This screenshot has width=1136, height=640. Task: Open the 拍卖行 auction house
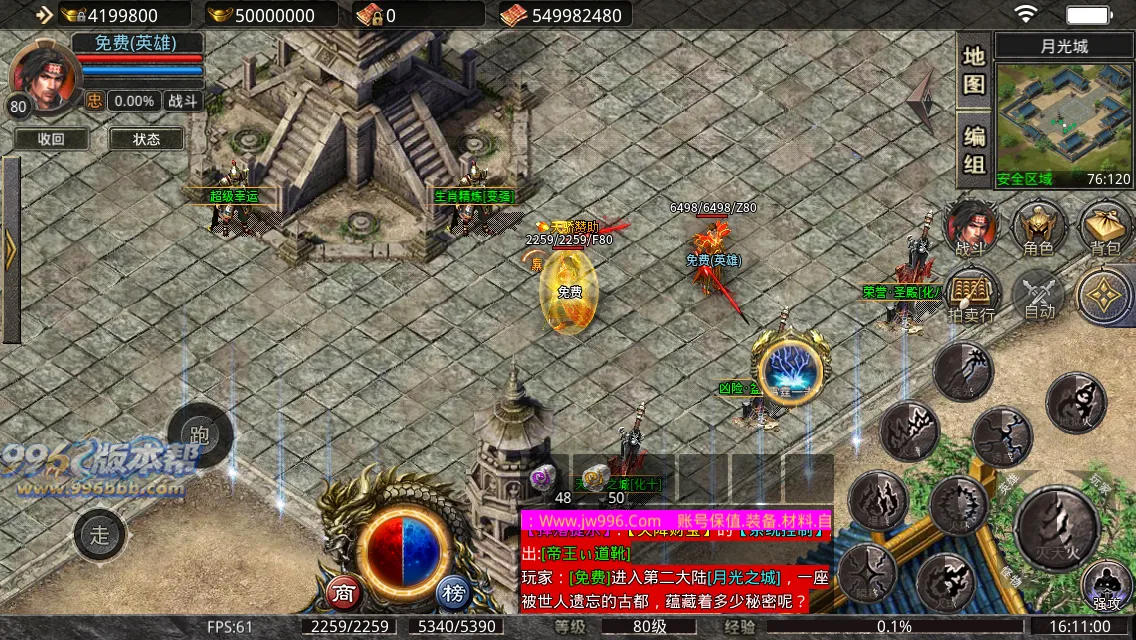(x=972, y=297)
